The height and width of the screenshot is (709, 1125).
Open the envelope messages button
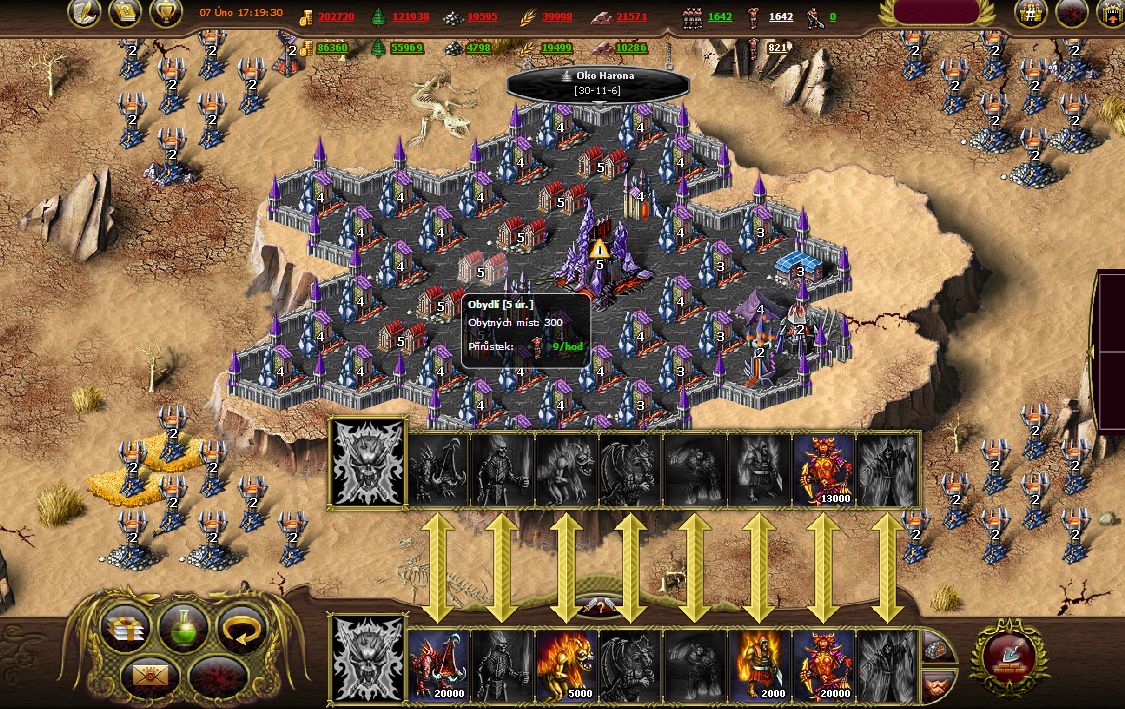pyautogui.click(x=150, y=675)
